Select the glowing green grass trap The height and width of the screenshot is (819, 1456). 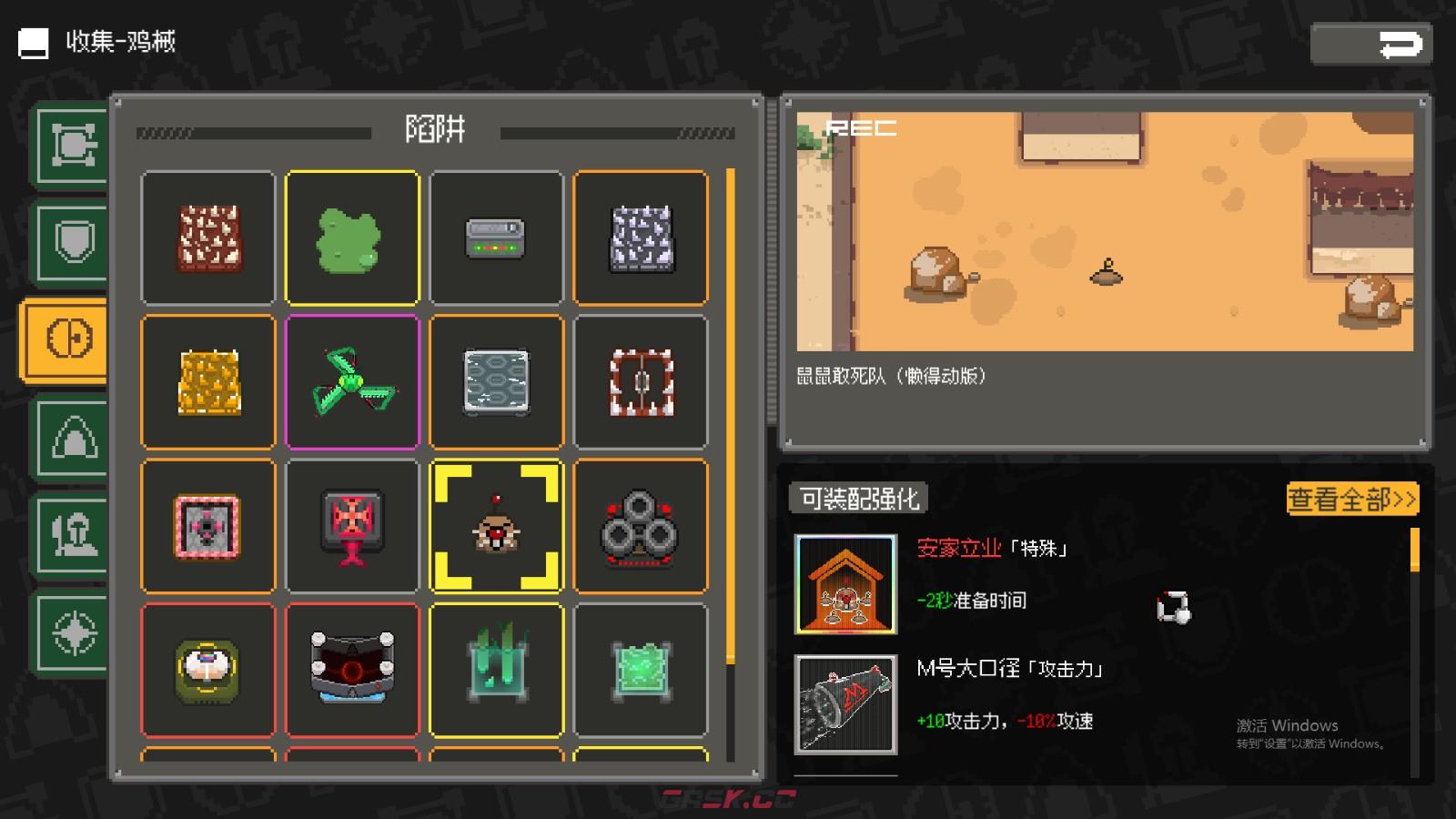(x=496, y=669)
